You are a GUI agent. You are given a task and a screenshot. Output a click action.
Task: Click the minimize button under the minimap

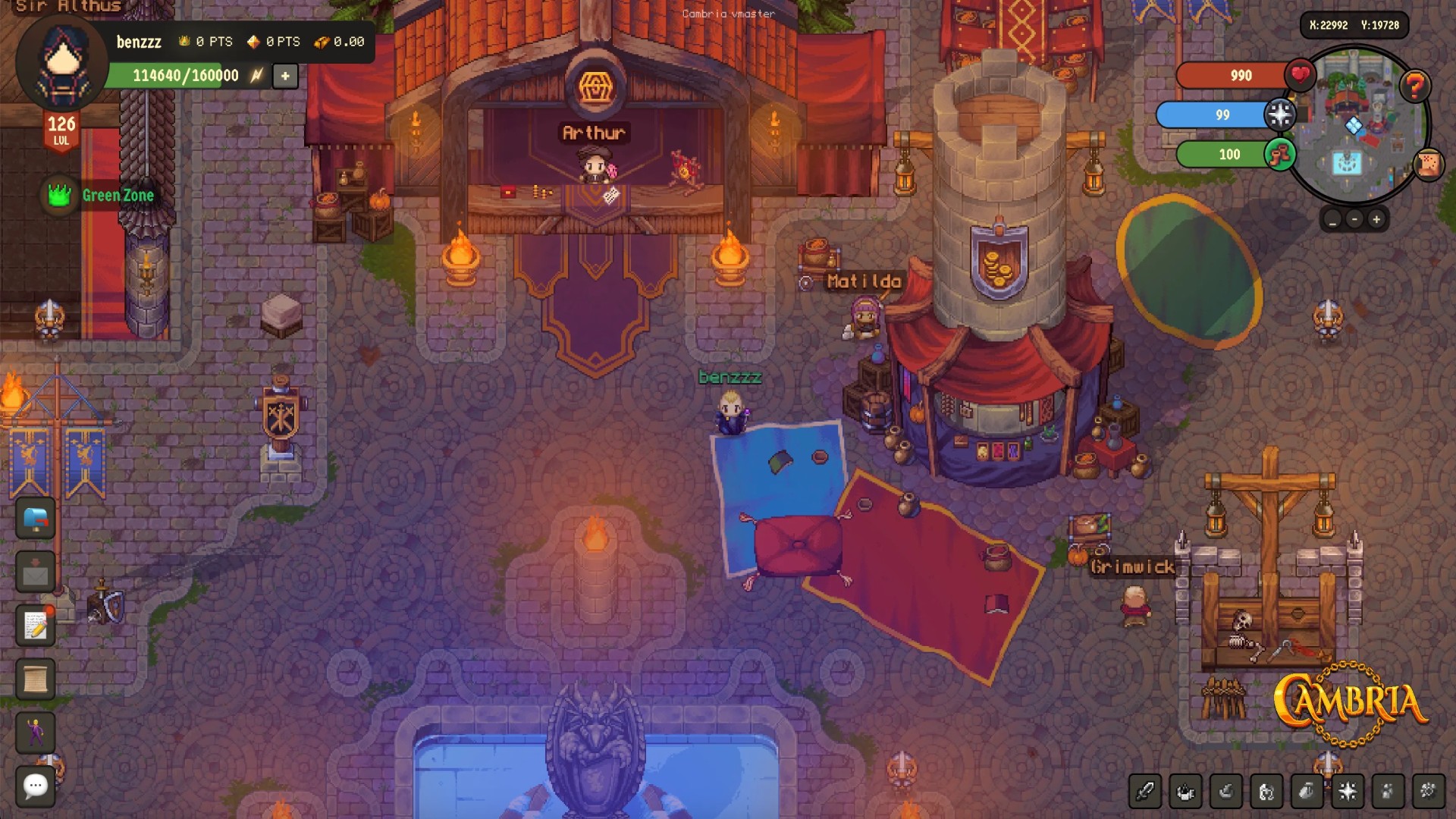click(x=1332, y=220)
